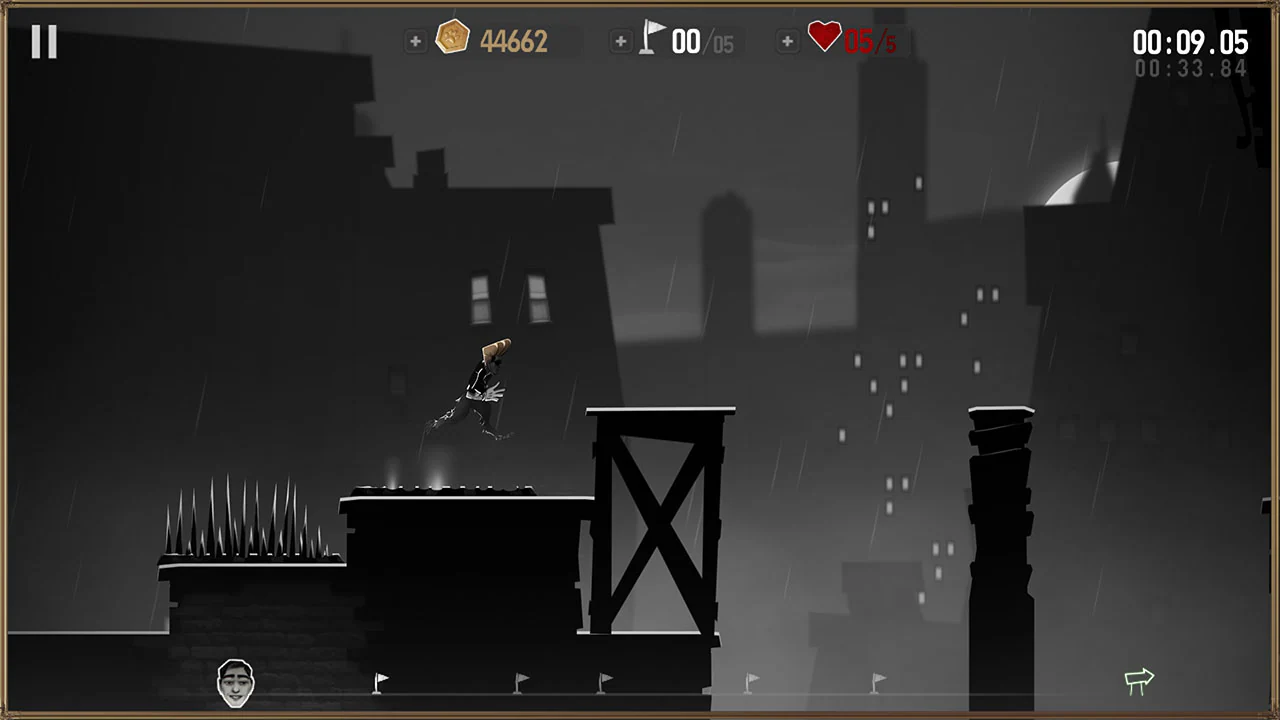Viewport: 1280px width, 720px height.
Task: Select the white flag counter icon
Action: tap(652, 38)
